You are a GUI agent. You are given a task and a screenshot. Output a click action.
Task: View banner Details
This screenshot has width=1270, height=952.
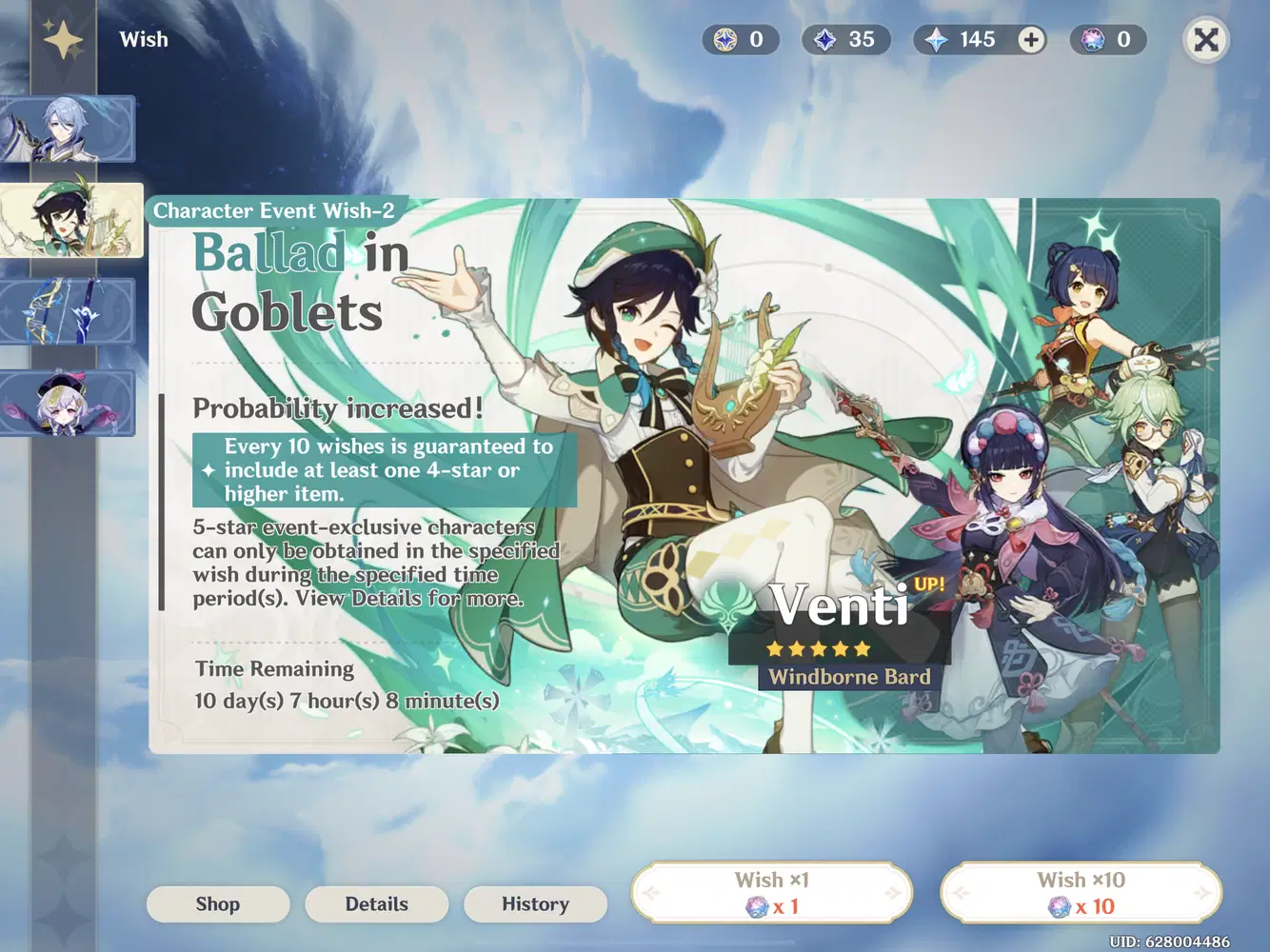coord(376,904)
